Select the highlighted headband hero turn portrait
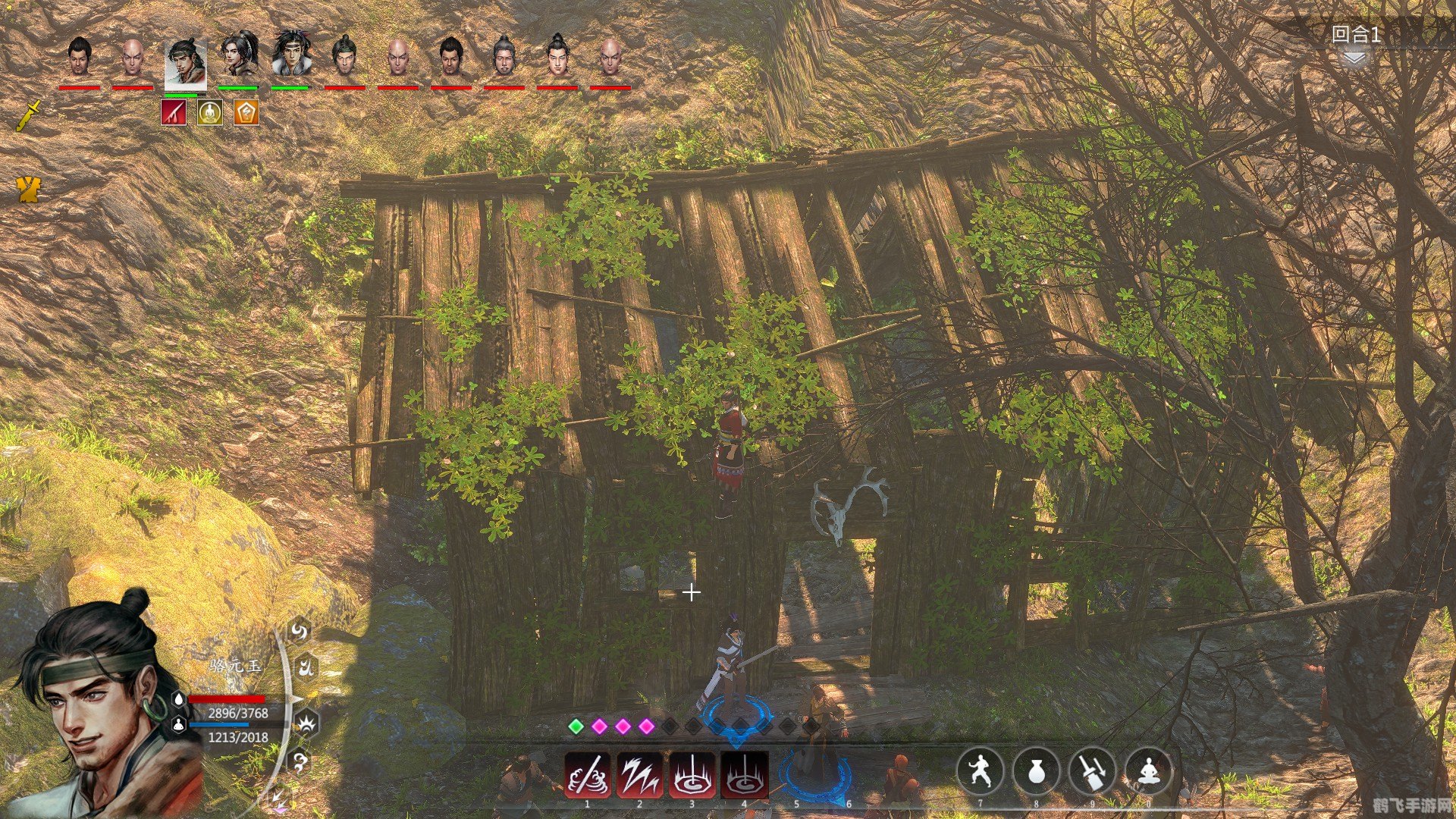1456x819 pixels. coord(185,62)
